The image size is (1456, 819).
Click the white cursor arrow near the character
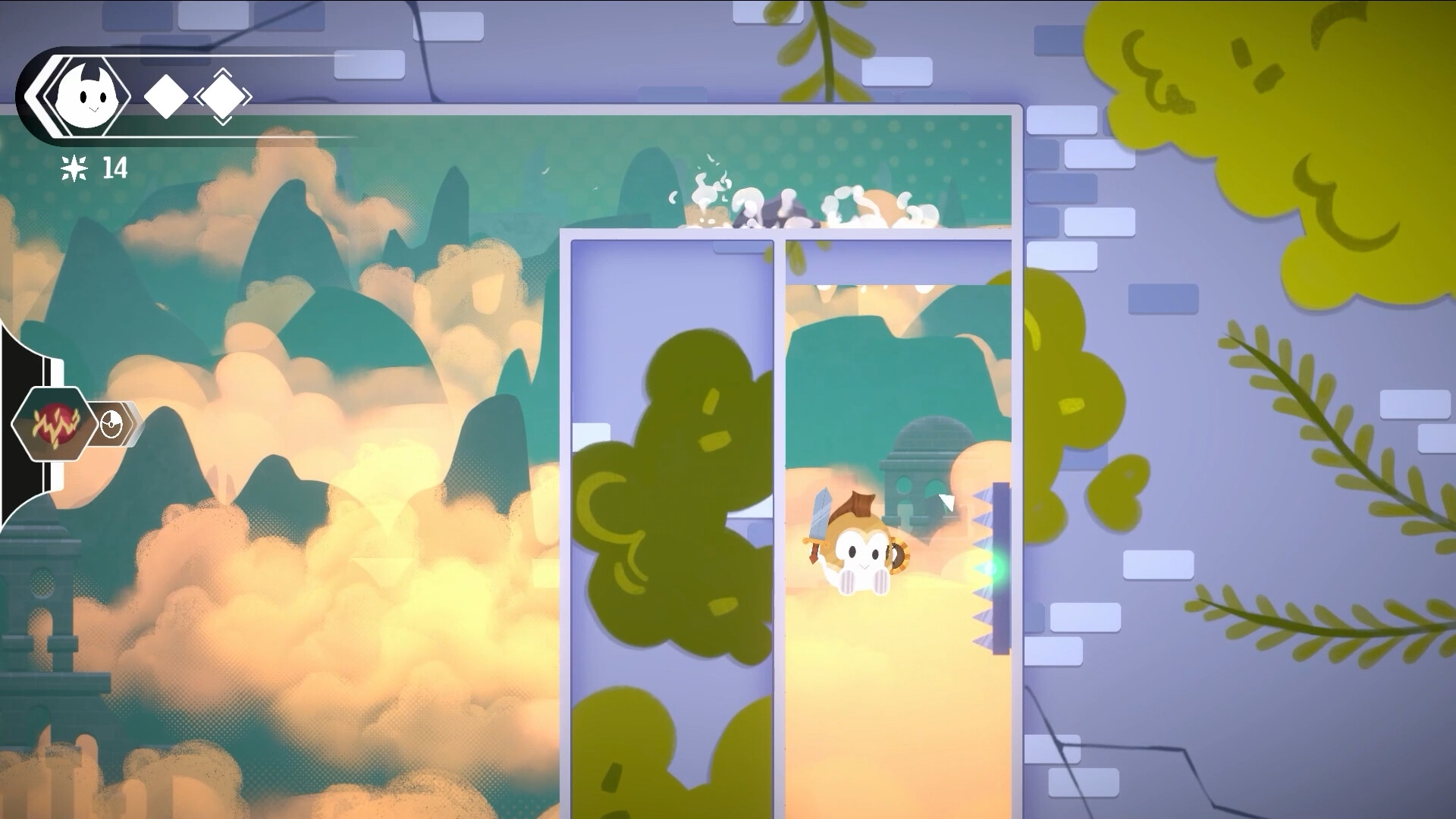(x=946, y=500)
